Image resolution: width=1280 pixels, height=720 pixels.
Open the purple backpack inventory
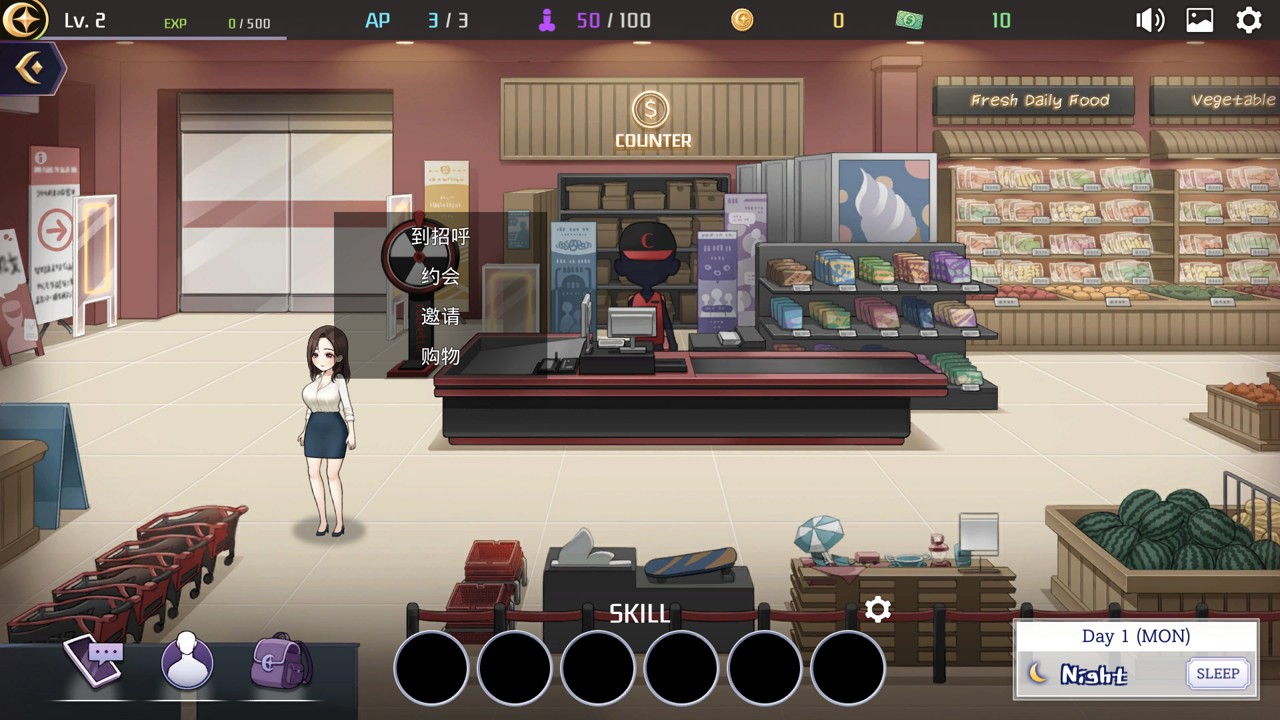click(x=281, y=661)
